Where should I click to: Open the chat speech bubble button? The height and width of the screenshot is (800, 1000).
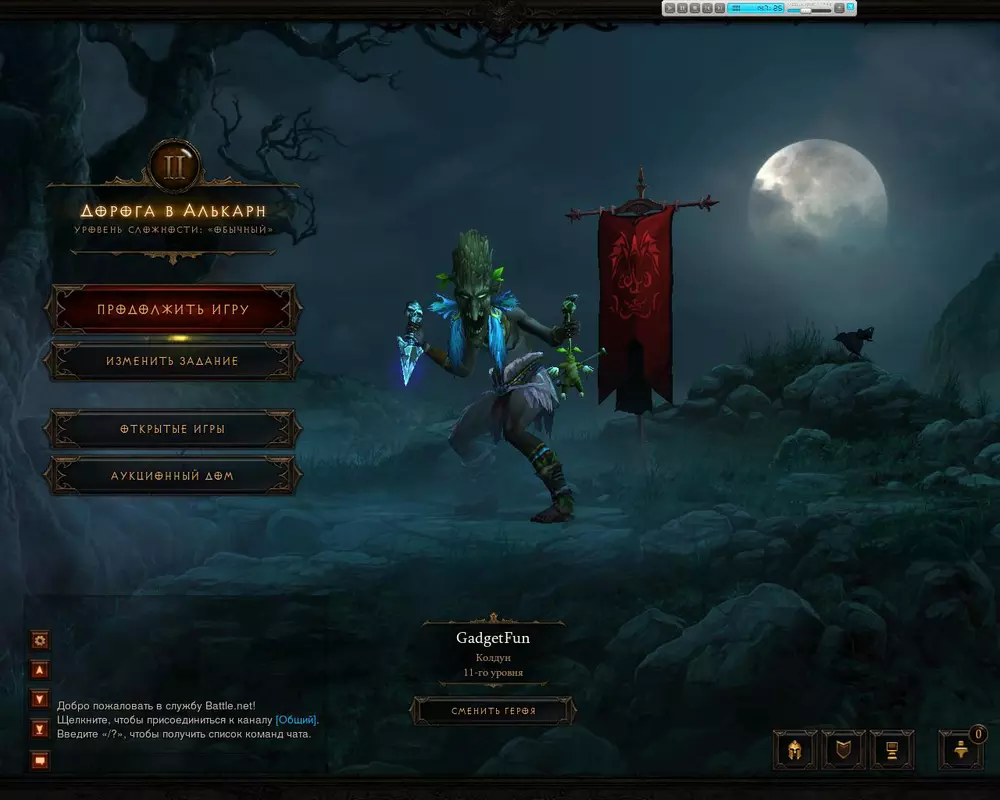(40, 760)
